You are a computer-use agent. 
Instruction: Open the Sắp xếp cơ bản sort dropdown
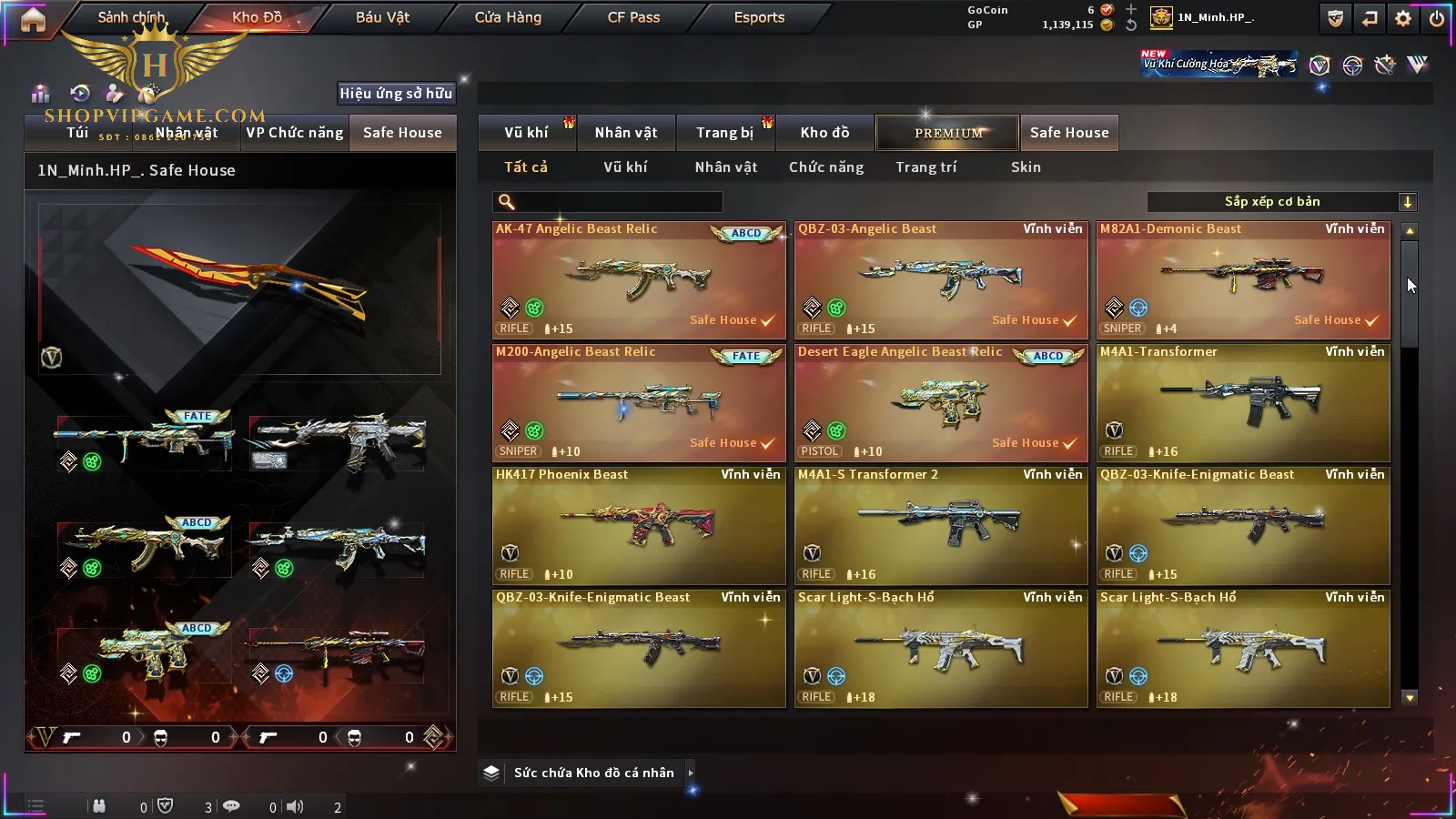pos(1281,202)
